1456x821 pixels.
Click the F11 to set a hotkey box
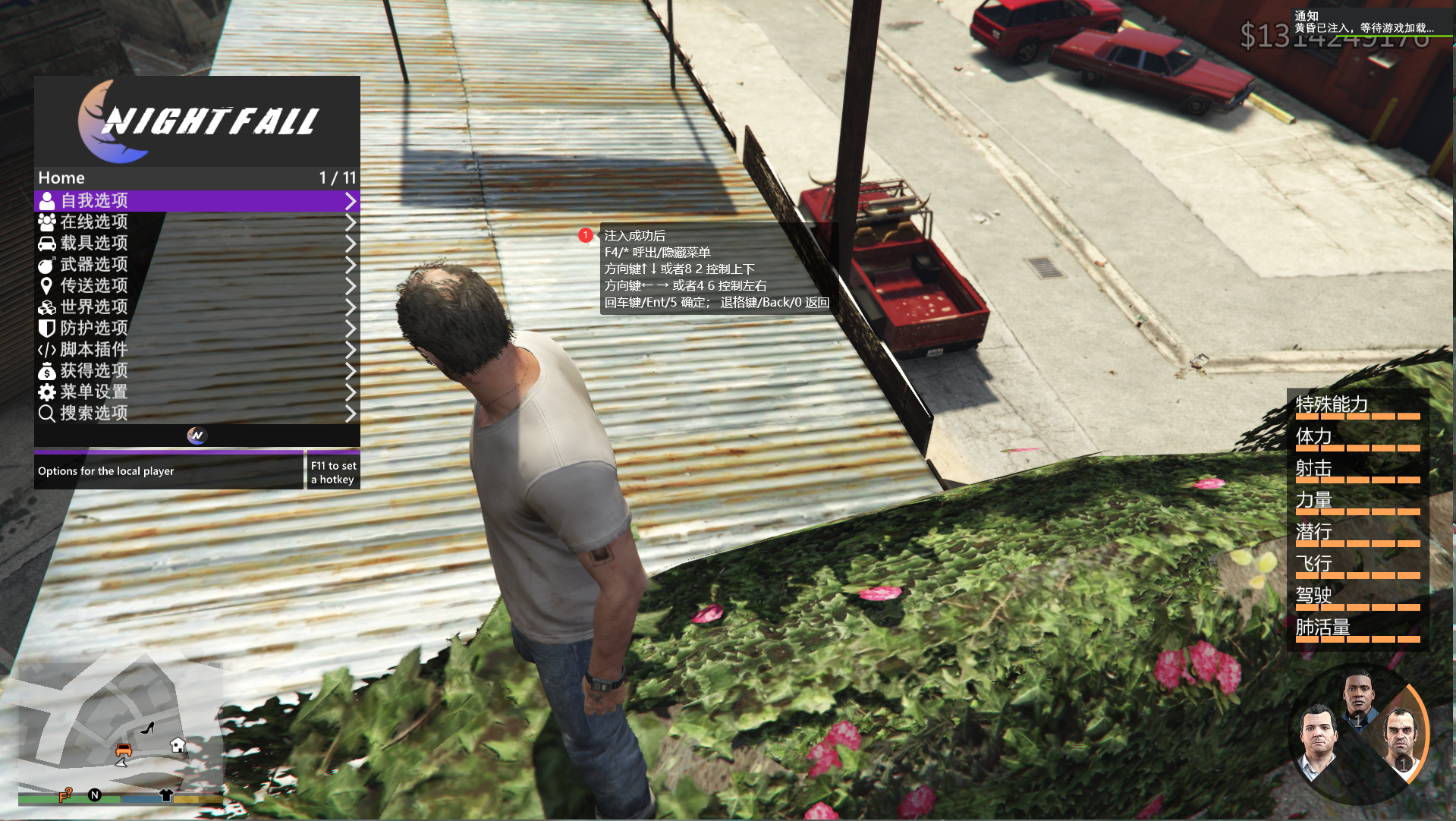pyautogui.click(x=333, y=472)
